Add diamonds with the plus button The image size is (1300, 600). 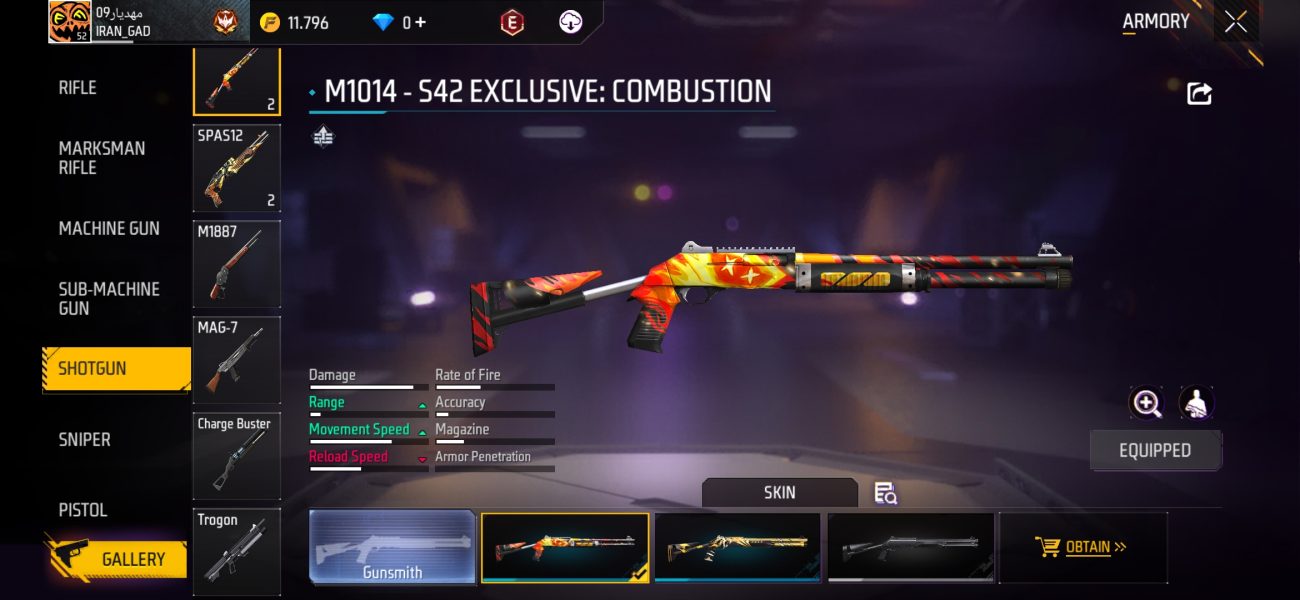[419, 22]
